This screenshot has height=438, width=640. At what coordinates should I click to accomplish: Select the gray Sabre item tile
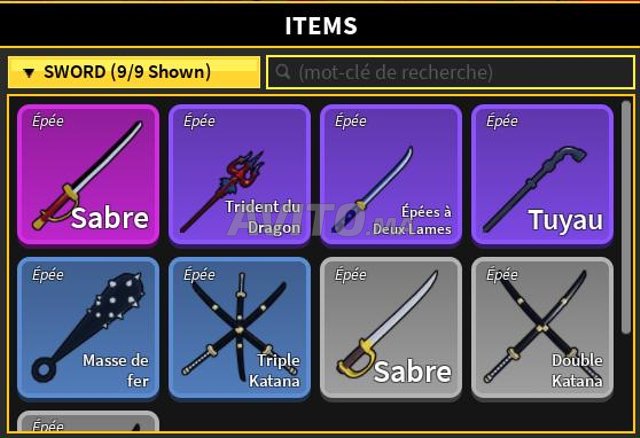click(x=391, y=328)
